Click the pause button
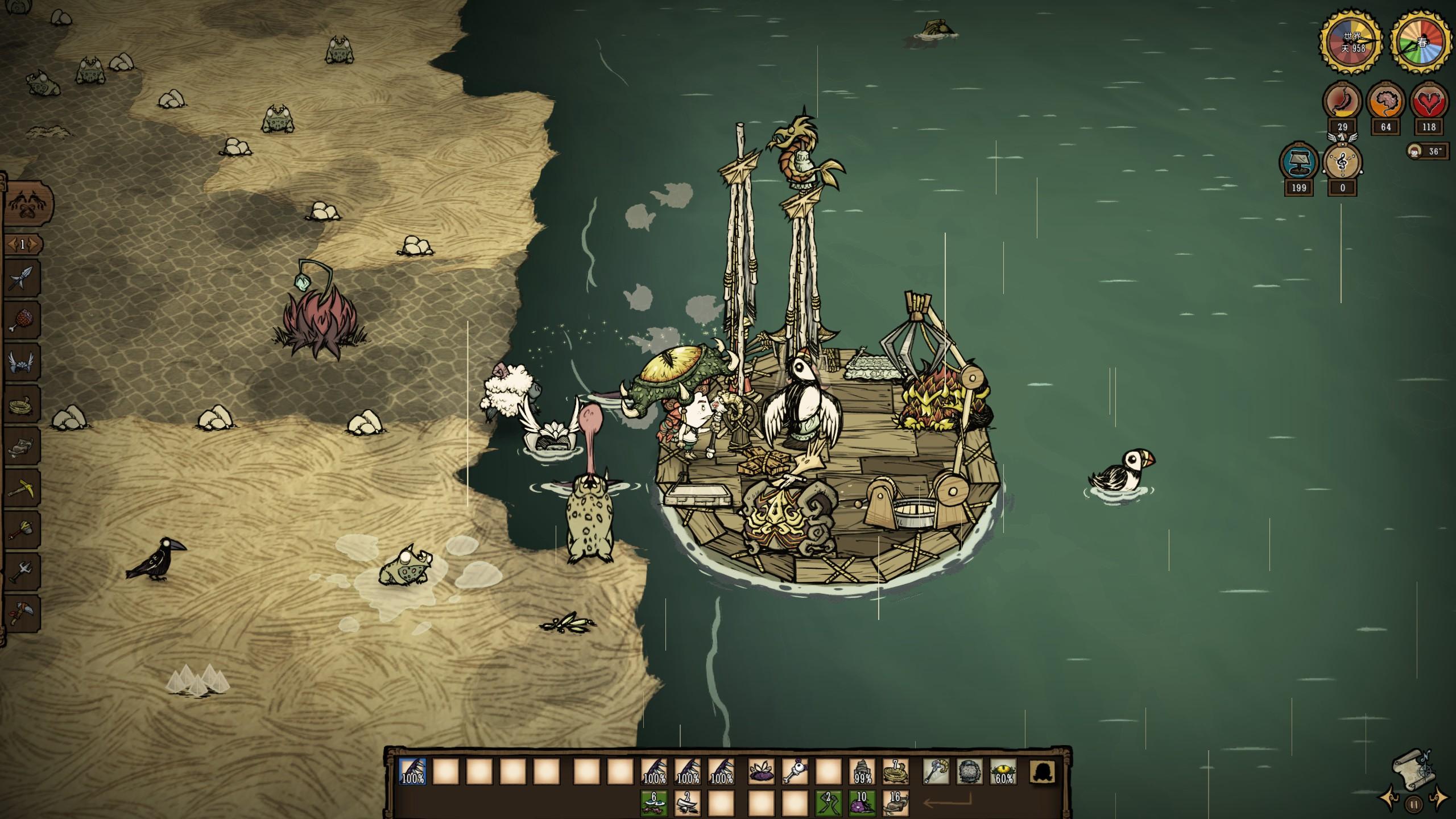This screenshot has width=1456, height=819. coord(1413,804)
